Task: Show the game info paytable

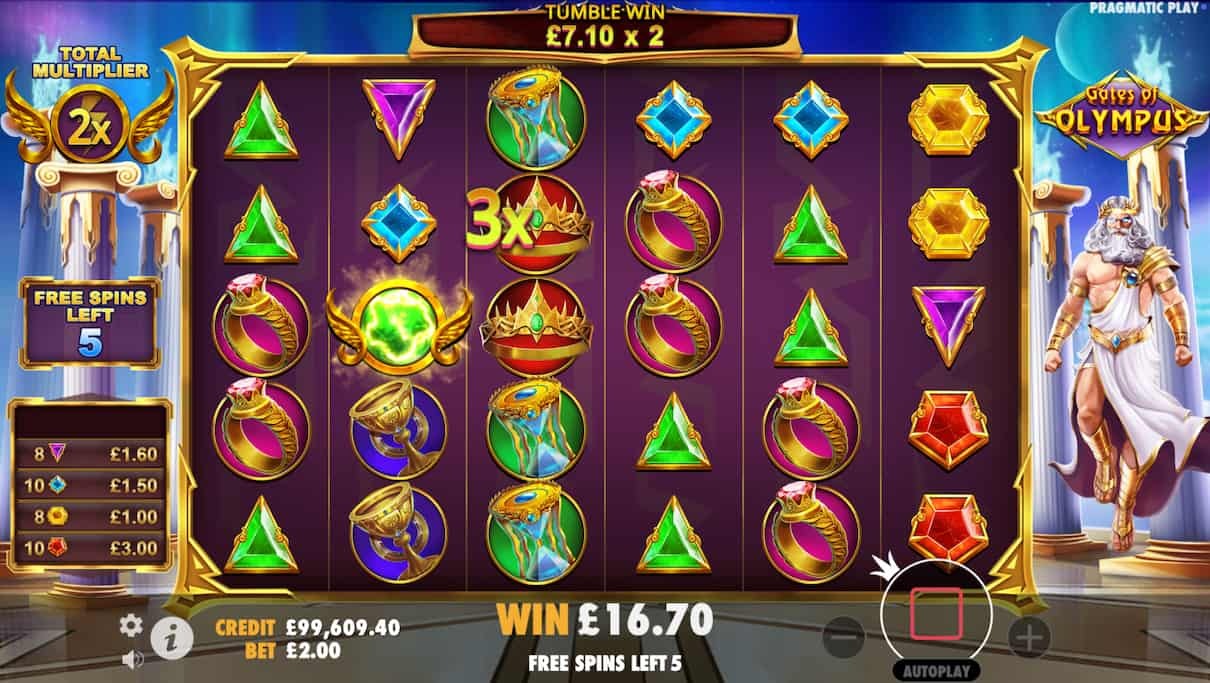Action: pyautogui.click(x=171, y=637)
